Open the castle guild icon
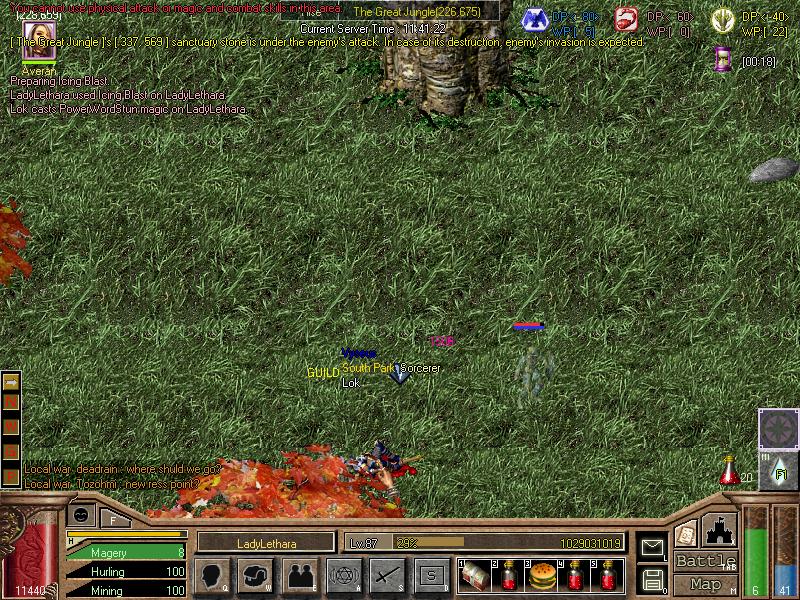Screen dimensions: 800x600 pos(720,529)
